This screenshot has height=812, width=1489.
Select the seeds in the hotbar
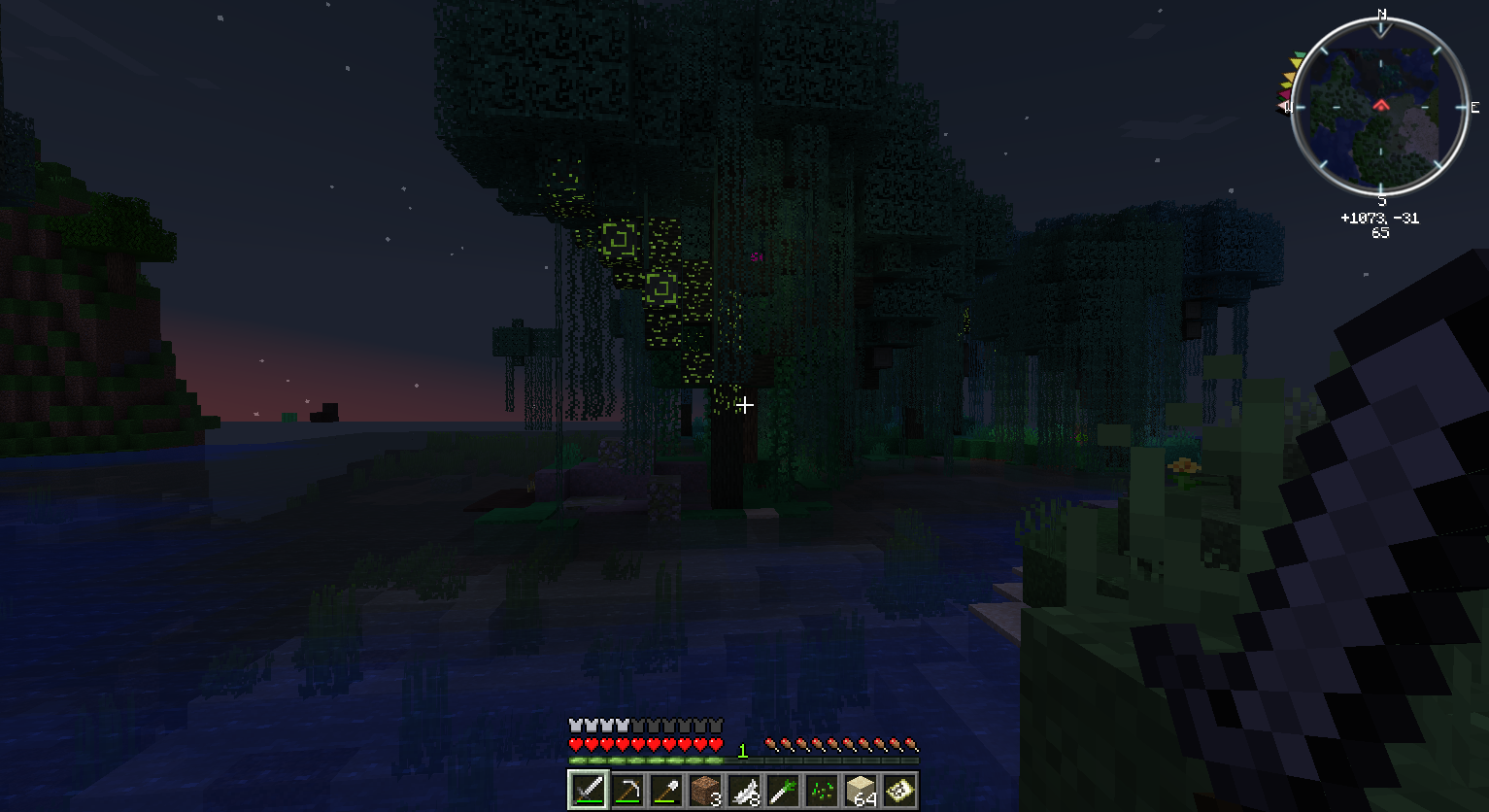click(820, 791)
